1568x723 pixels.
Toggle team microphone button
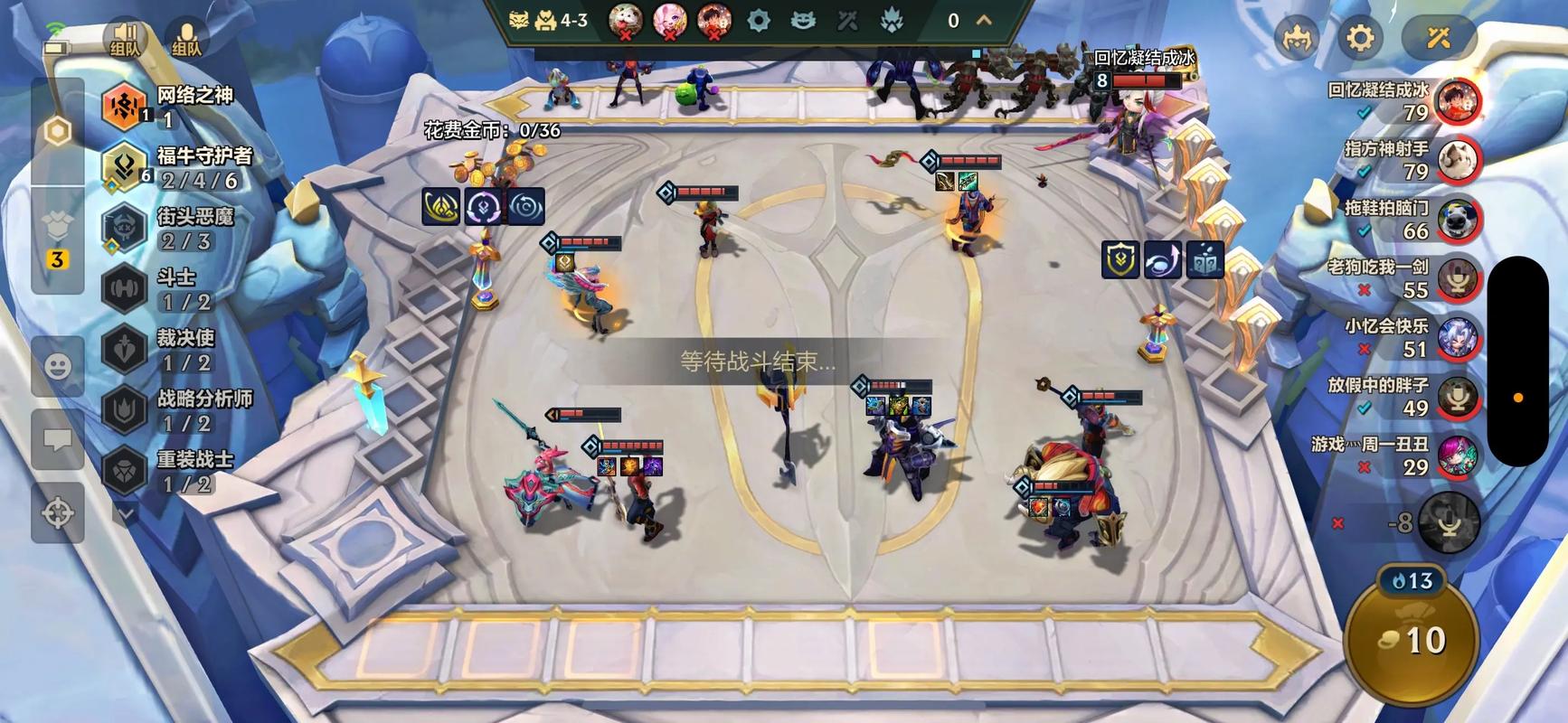click(185, 40)
